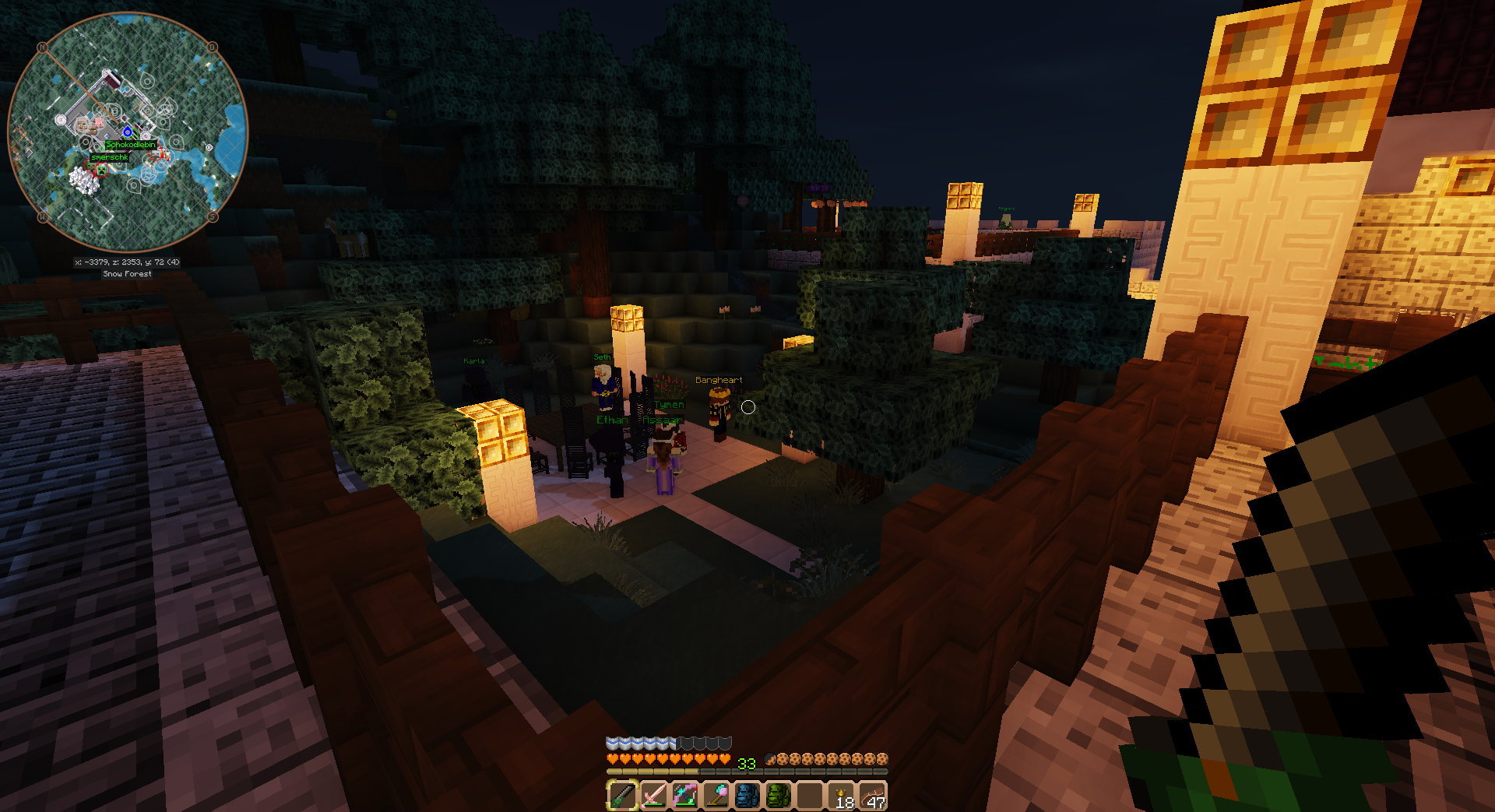Choose the pink bow in the hotbar
The width and height of the screenshot is (1495, 812).
(684, 796)
